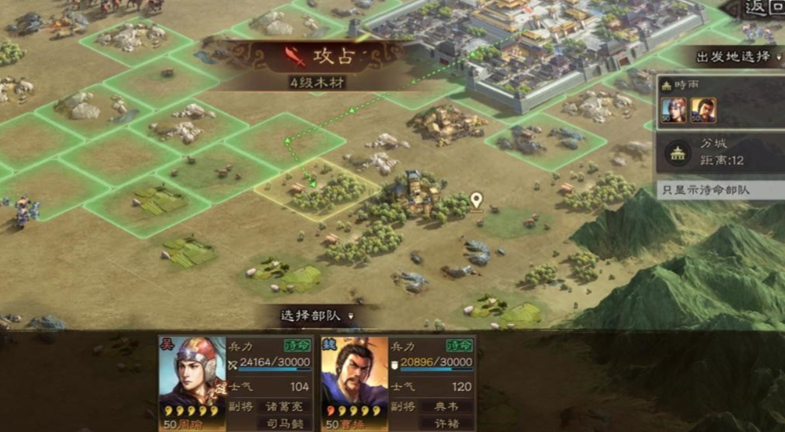Viewport: 785px width, 432px height.
Task: Select the 分城 departure location entry
Action: click(722, 152)
